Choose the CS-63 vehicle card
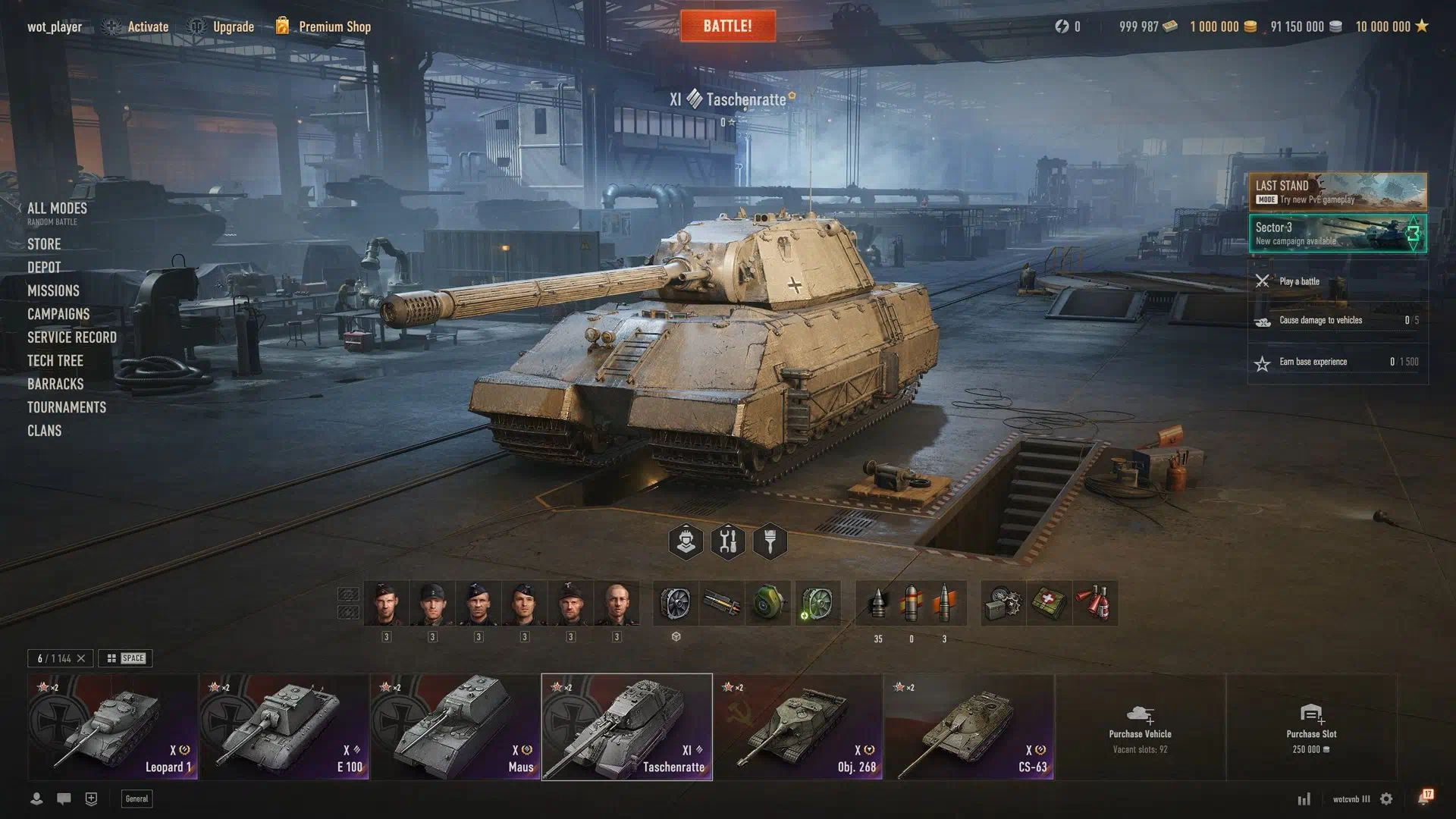The width and height of the screenshot is (1456, 819). (x=969, y=726)
